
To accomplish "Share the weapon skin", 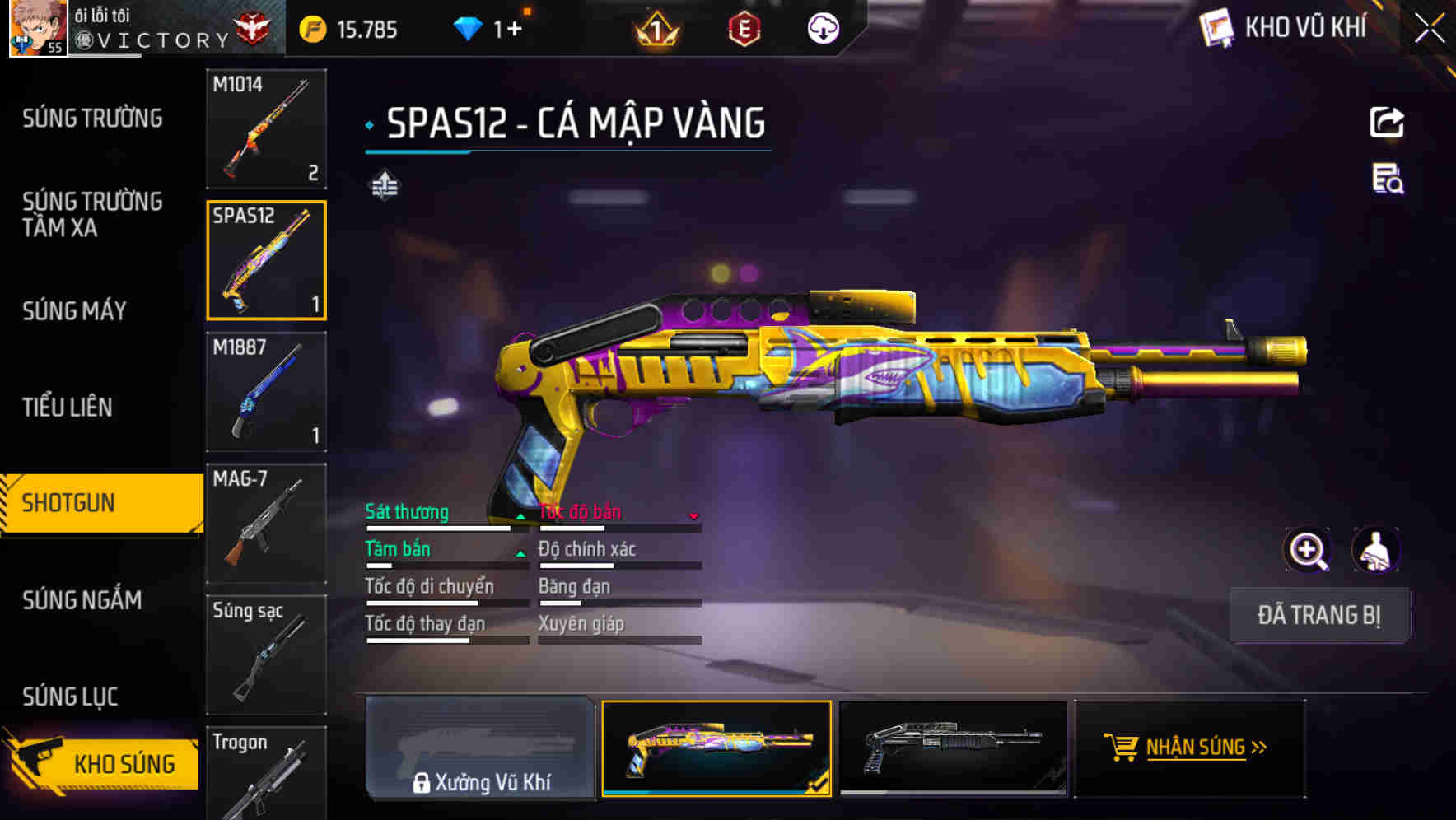I will 1387,123.
